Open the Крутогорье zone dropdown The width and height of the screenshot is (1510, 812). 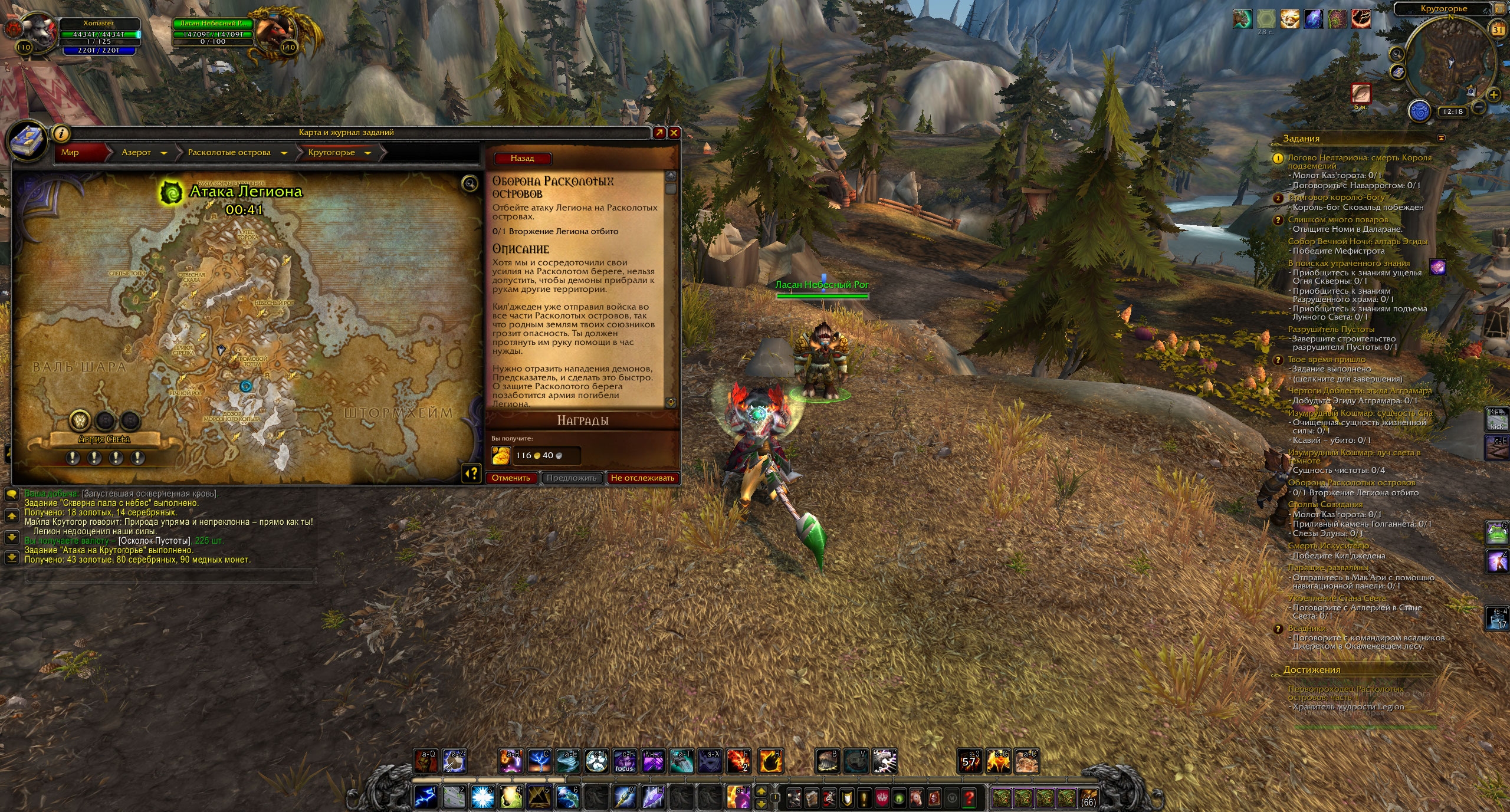(368, 153)
